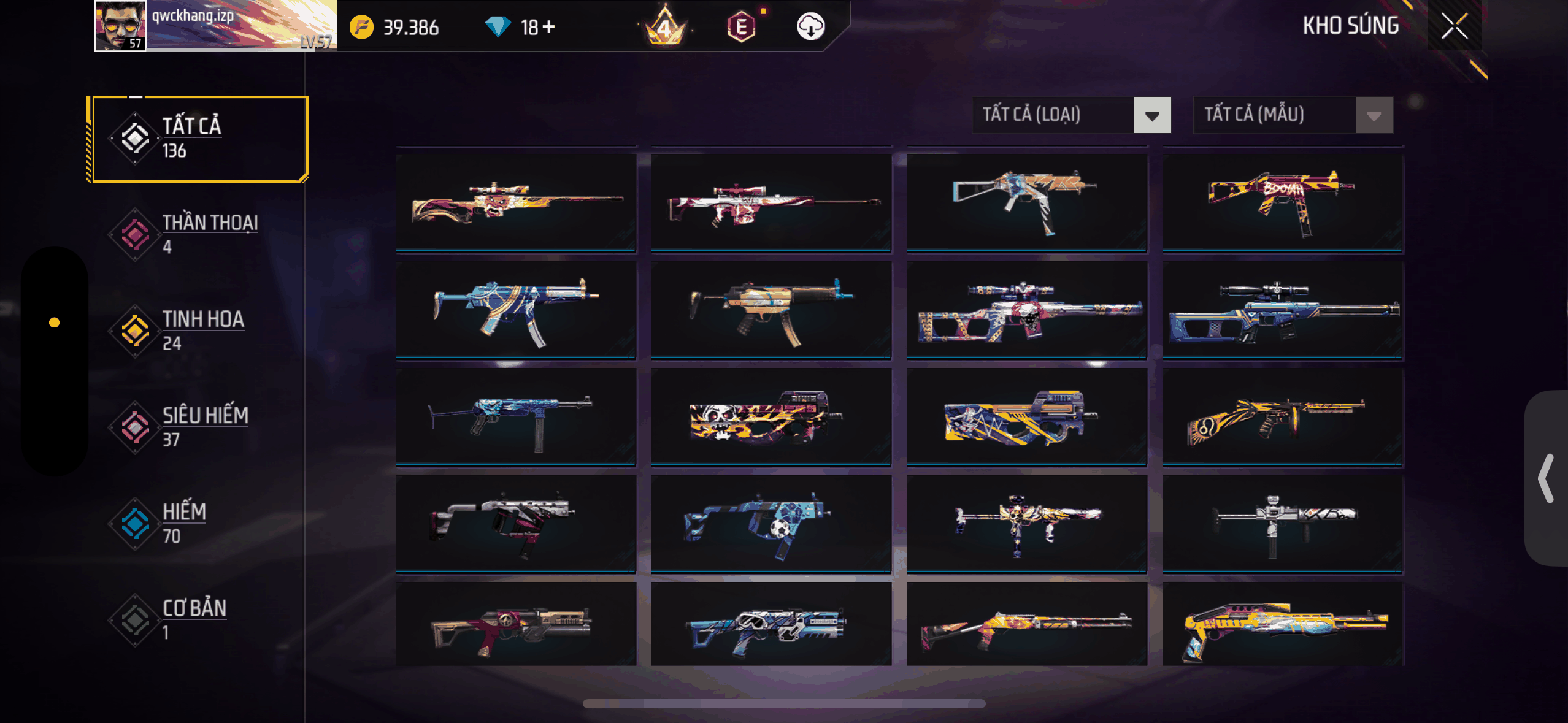Screen dimensions: 1568x723
Task: Select the blue and gold MP5 skin
Action: [x=515, y=310]
